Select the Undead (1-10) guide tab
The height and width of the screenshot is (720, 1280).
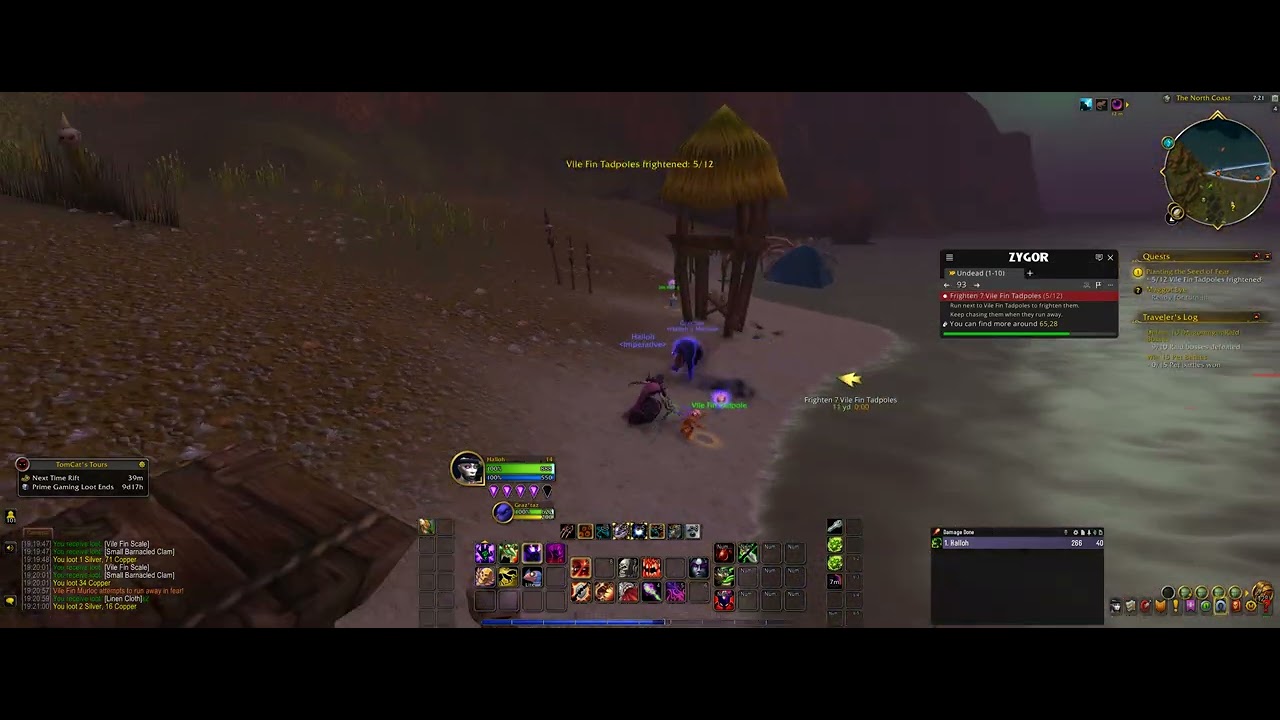pyautogui.click(x=980, y=273)
